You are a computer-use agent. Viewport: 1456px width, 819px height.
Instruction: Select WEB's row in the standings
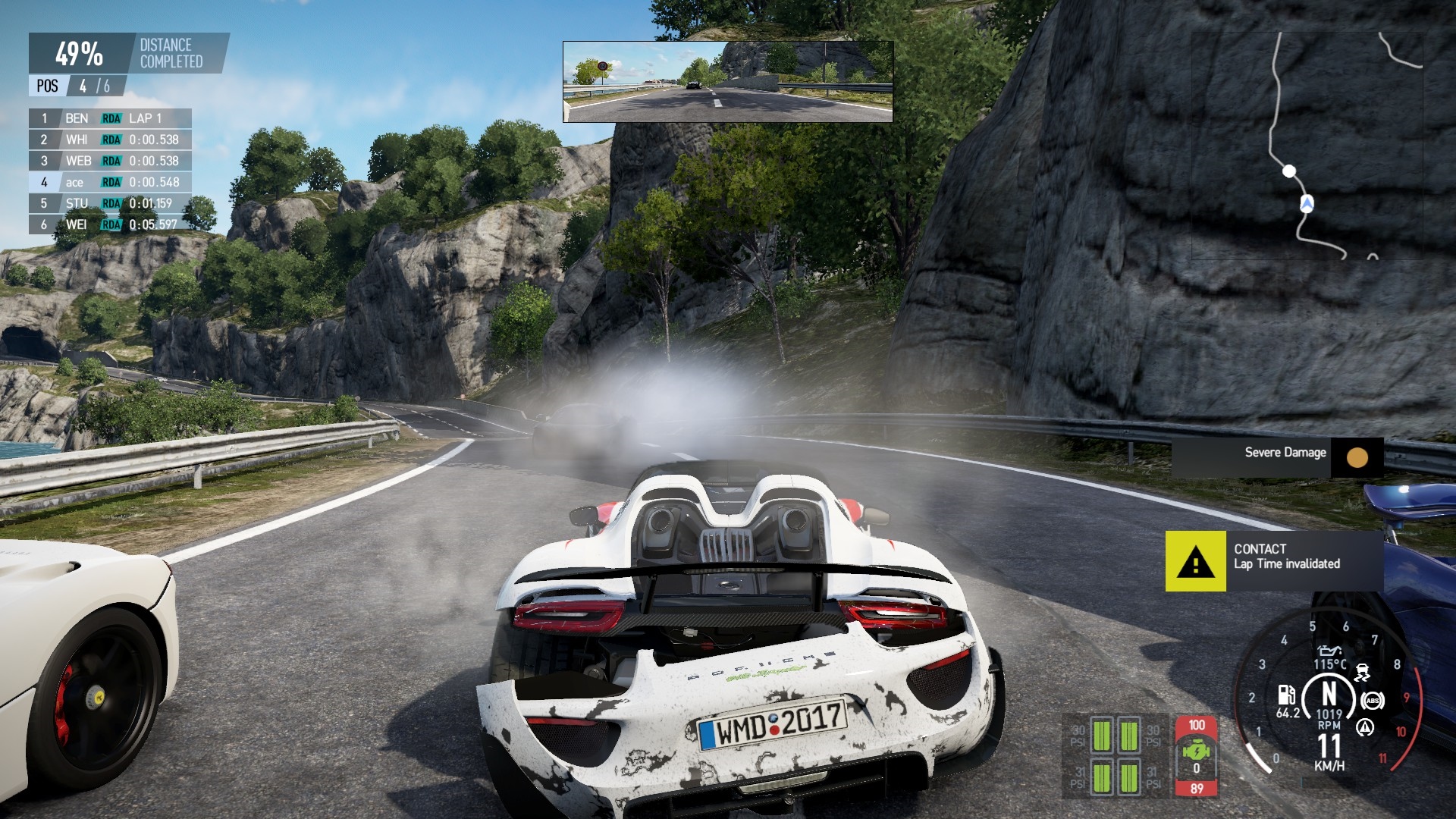click(110, 161)
